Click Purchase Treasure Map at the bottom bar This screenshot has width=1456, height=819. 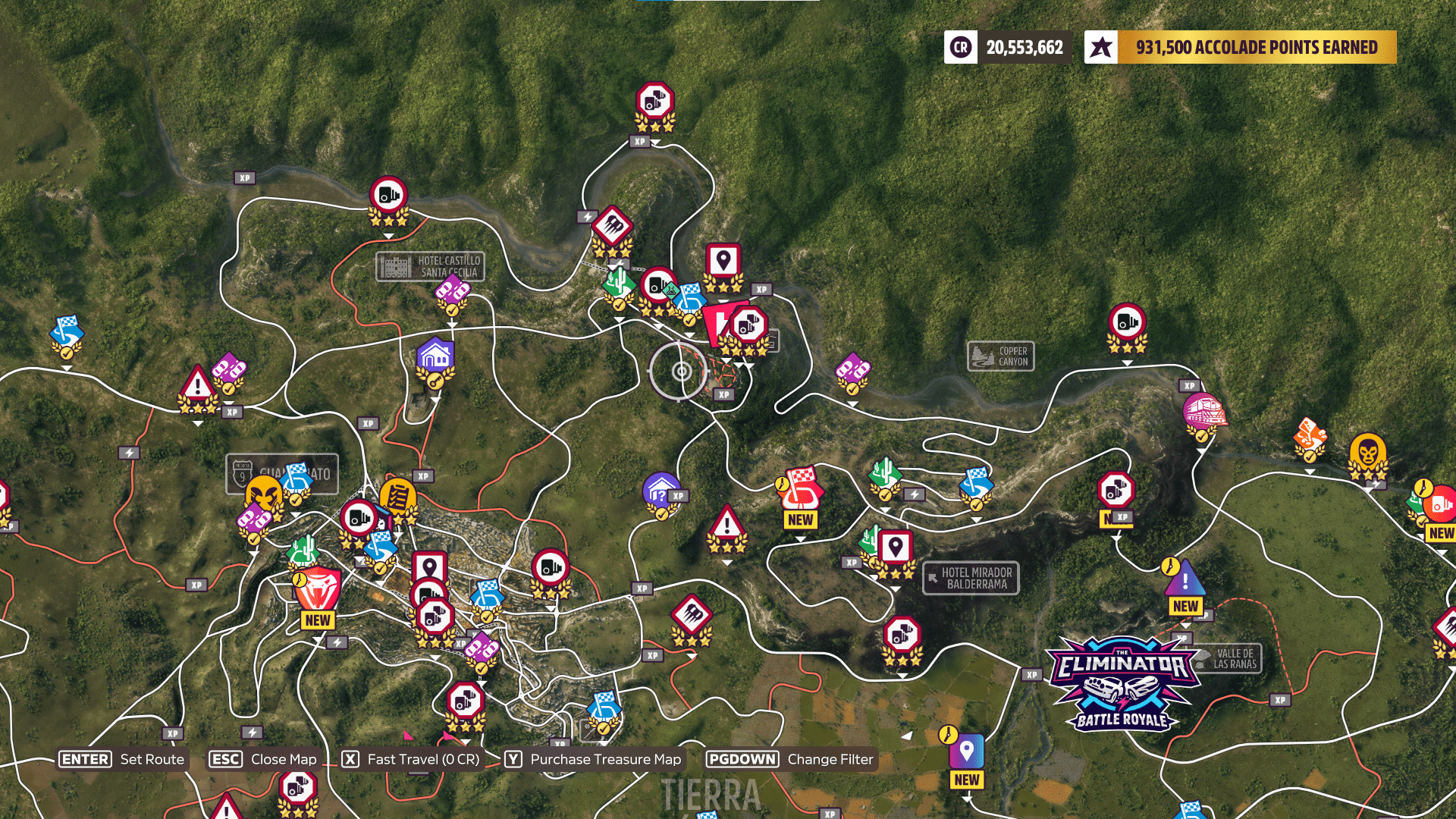[x=604, y=759]
